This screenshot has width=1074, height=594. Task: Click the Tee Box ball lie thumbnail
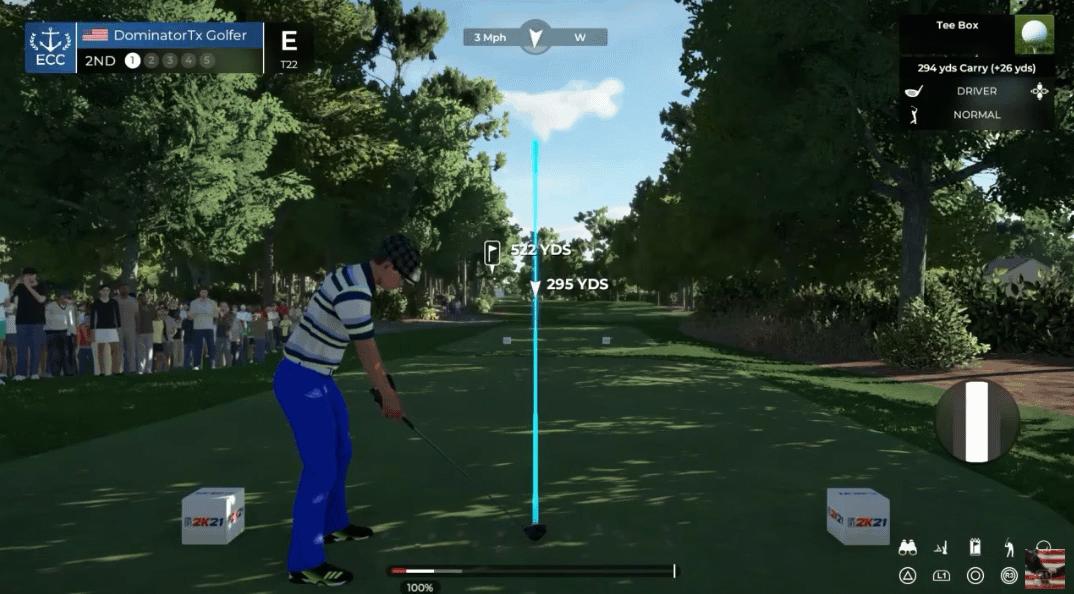pos(1034,34)
